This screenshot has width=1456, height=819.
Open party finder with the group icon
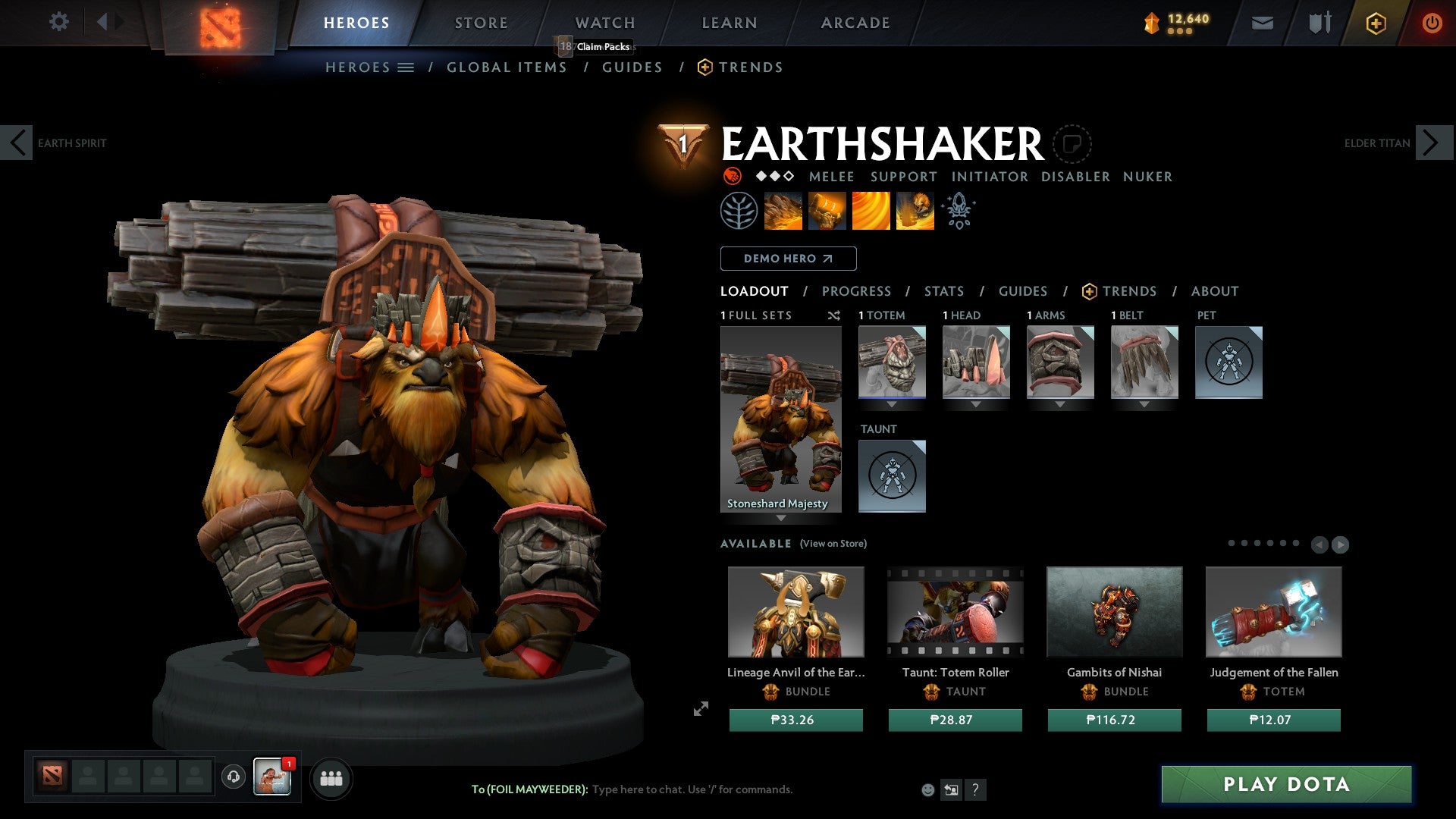pos(331,777)
